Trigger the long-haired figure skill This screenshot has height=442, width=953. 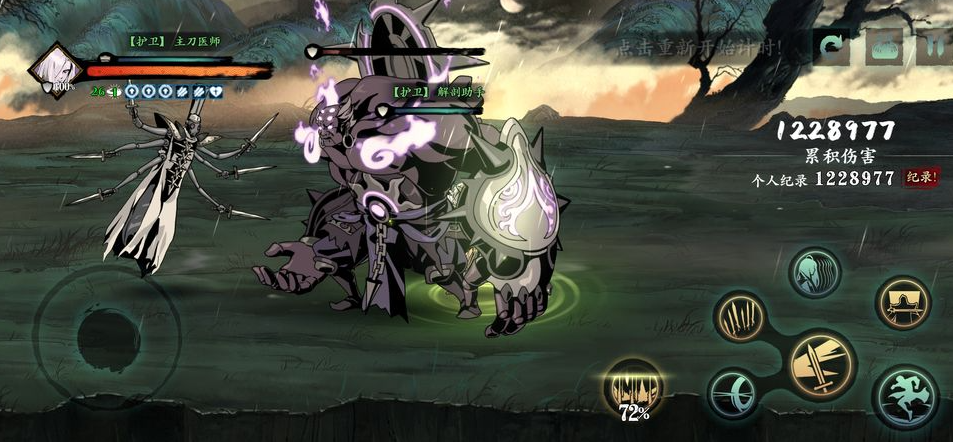tap(815, 272)
